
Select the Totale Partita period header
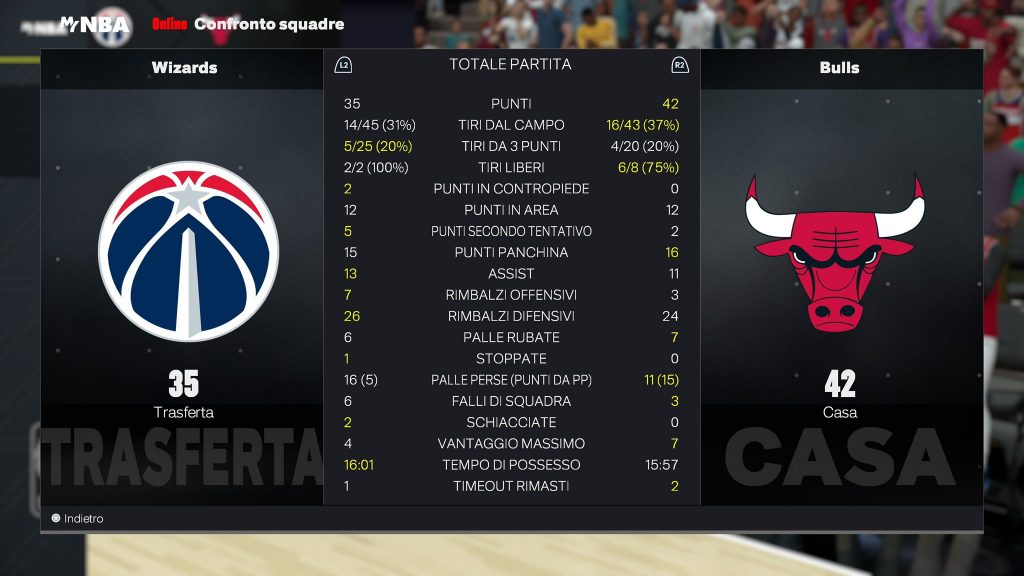(510, 64)
